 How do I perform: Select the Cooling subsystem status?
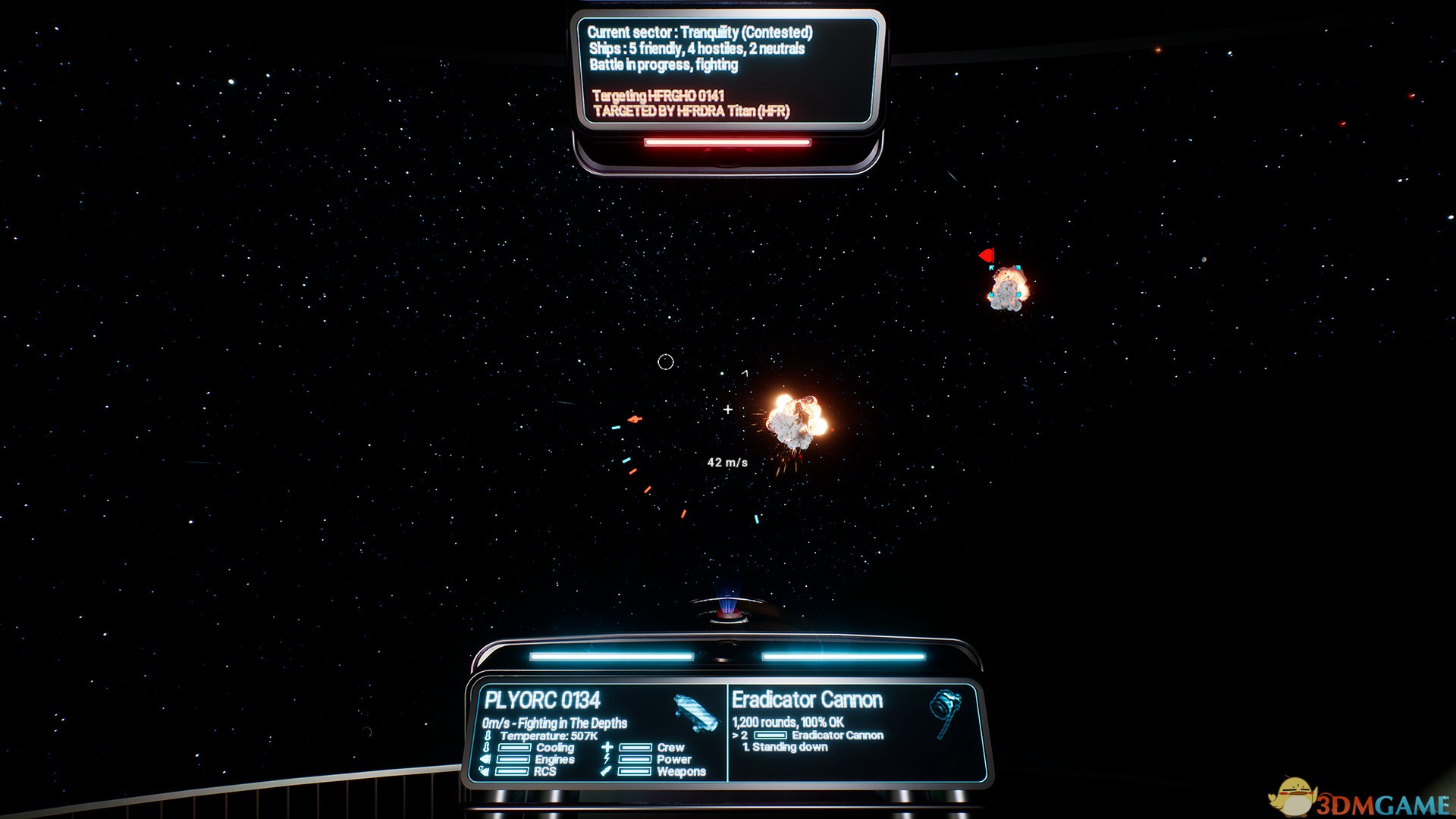[x=554, y=748]
